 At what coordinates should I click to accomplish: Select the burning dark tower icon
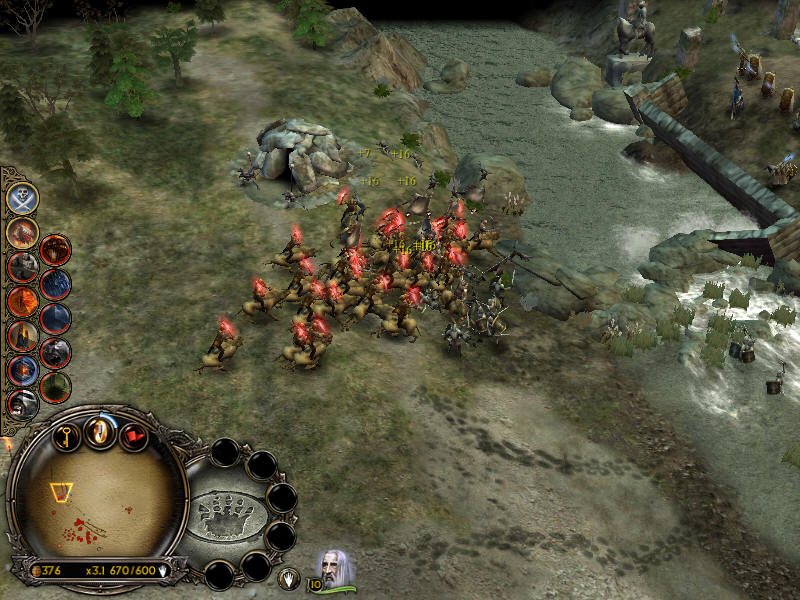(23, 335)
